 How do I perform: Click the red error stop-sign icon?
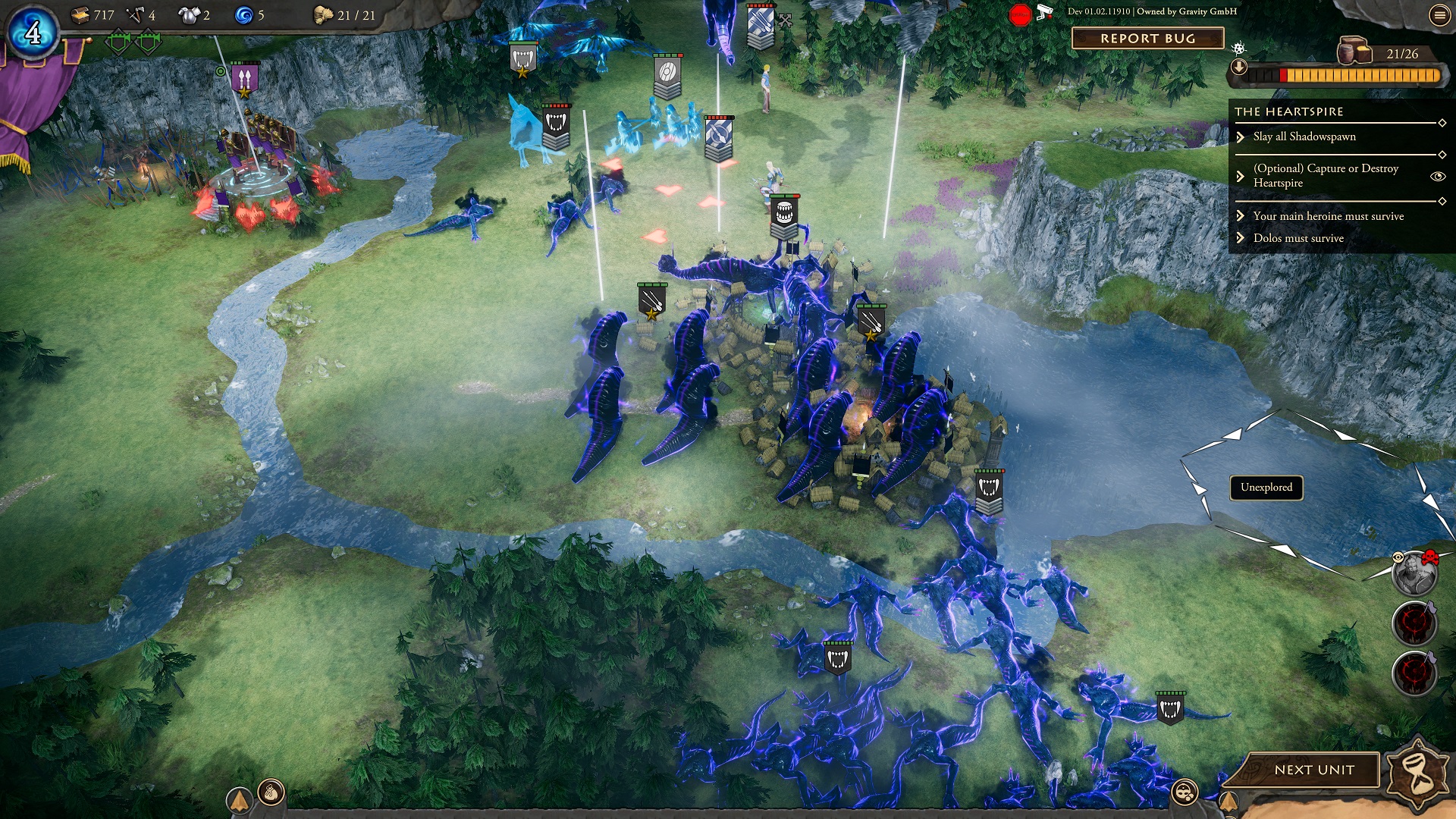point(1020,14)
